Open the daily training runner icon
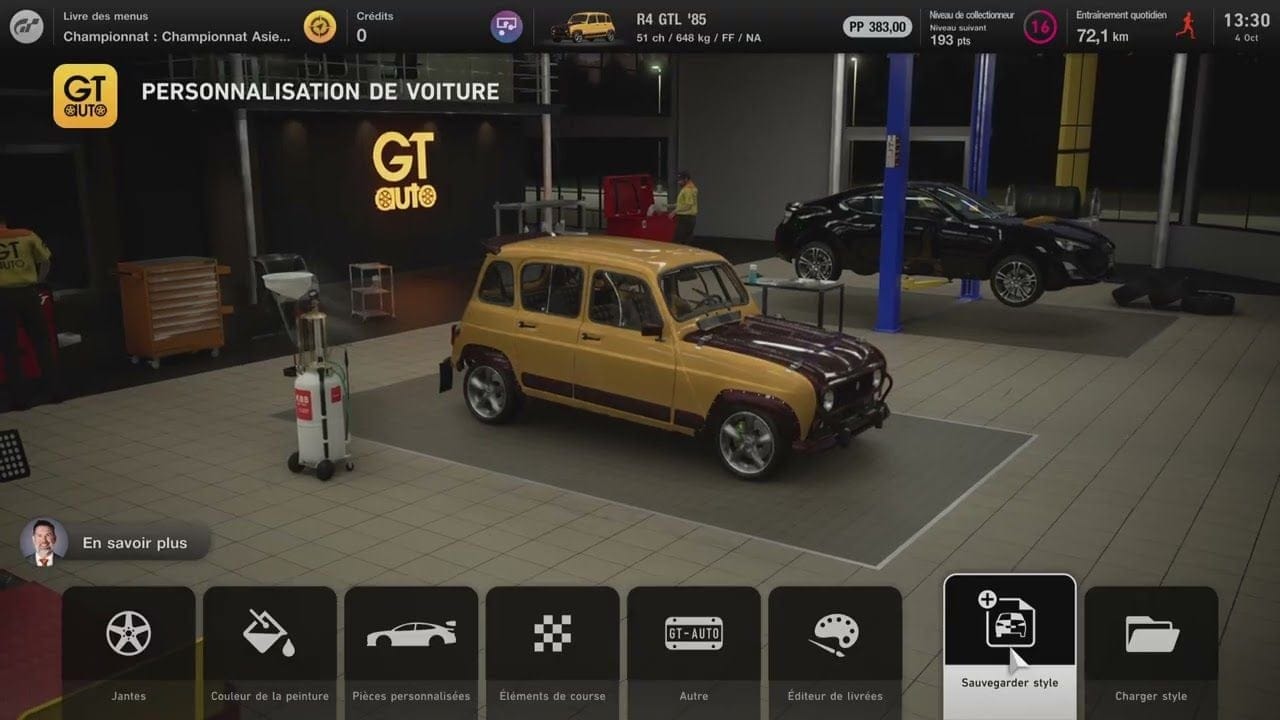 pyautogui.click(x=1186, y=26)
